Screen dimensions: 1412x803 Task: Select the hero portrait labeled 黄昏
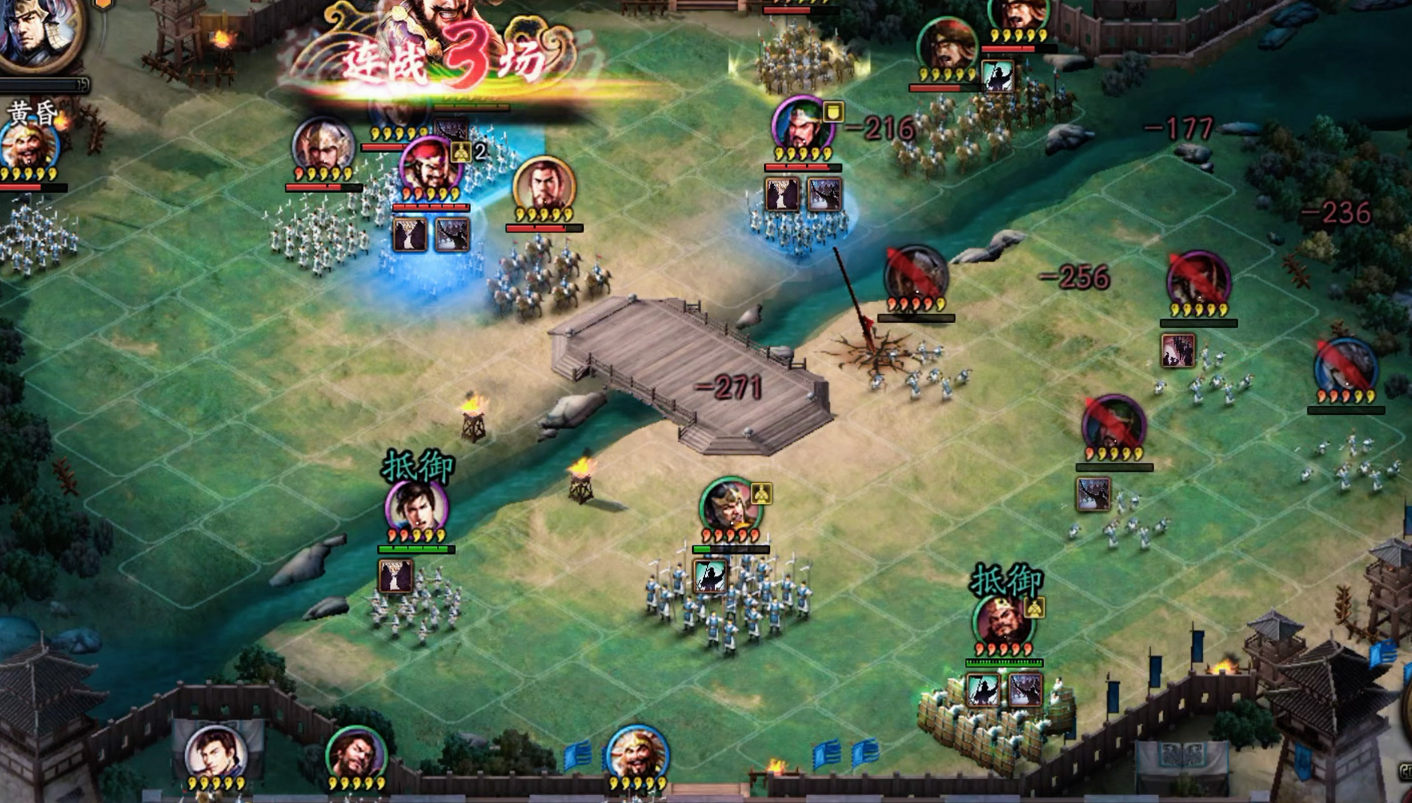click(x=28, y=147)
